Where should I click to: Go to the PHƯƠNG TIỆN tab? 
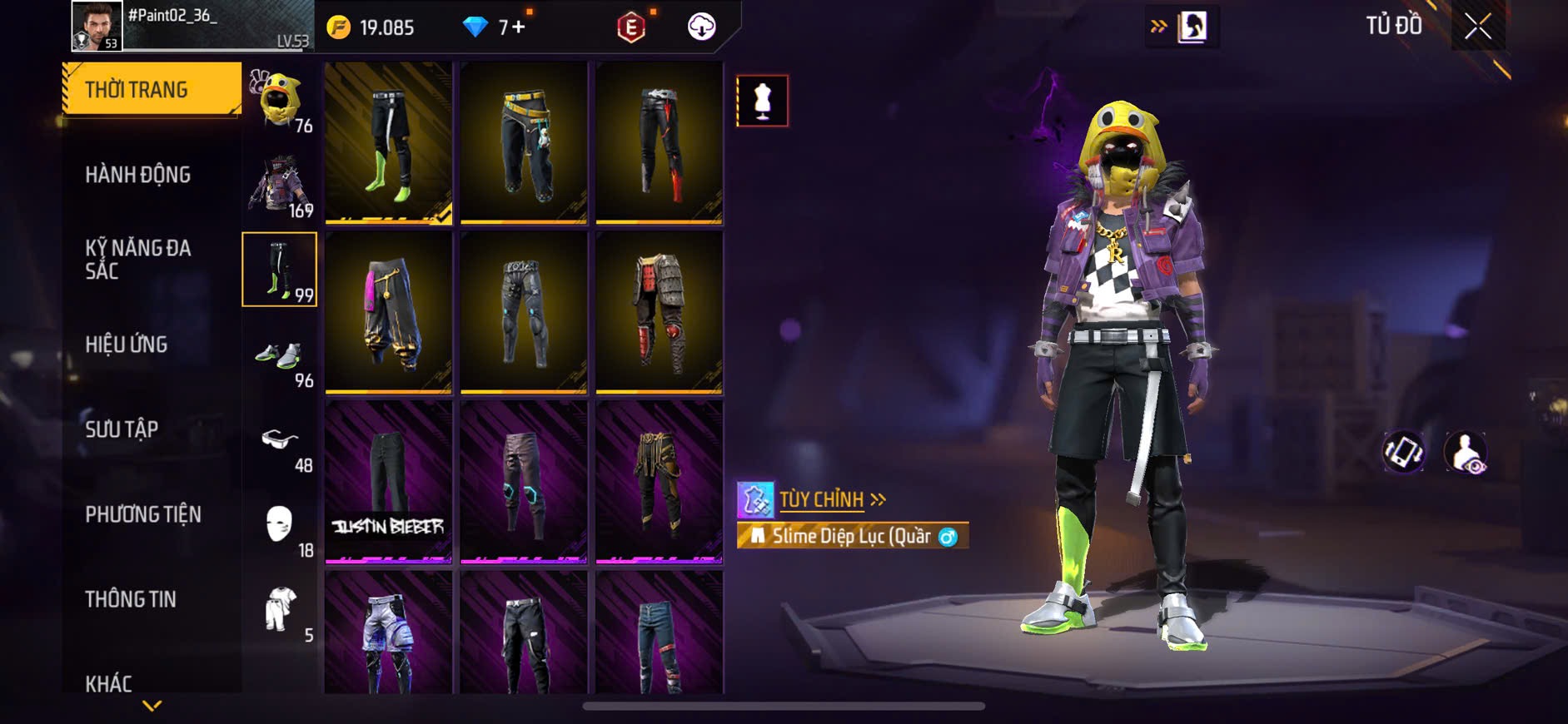tap(143, 514)
